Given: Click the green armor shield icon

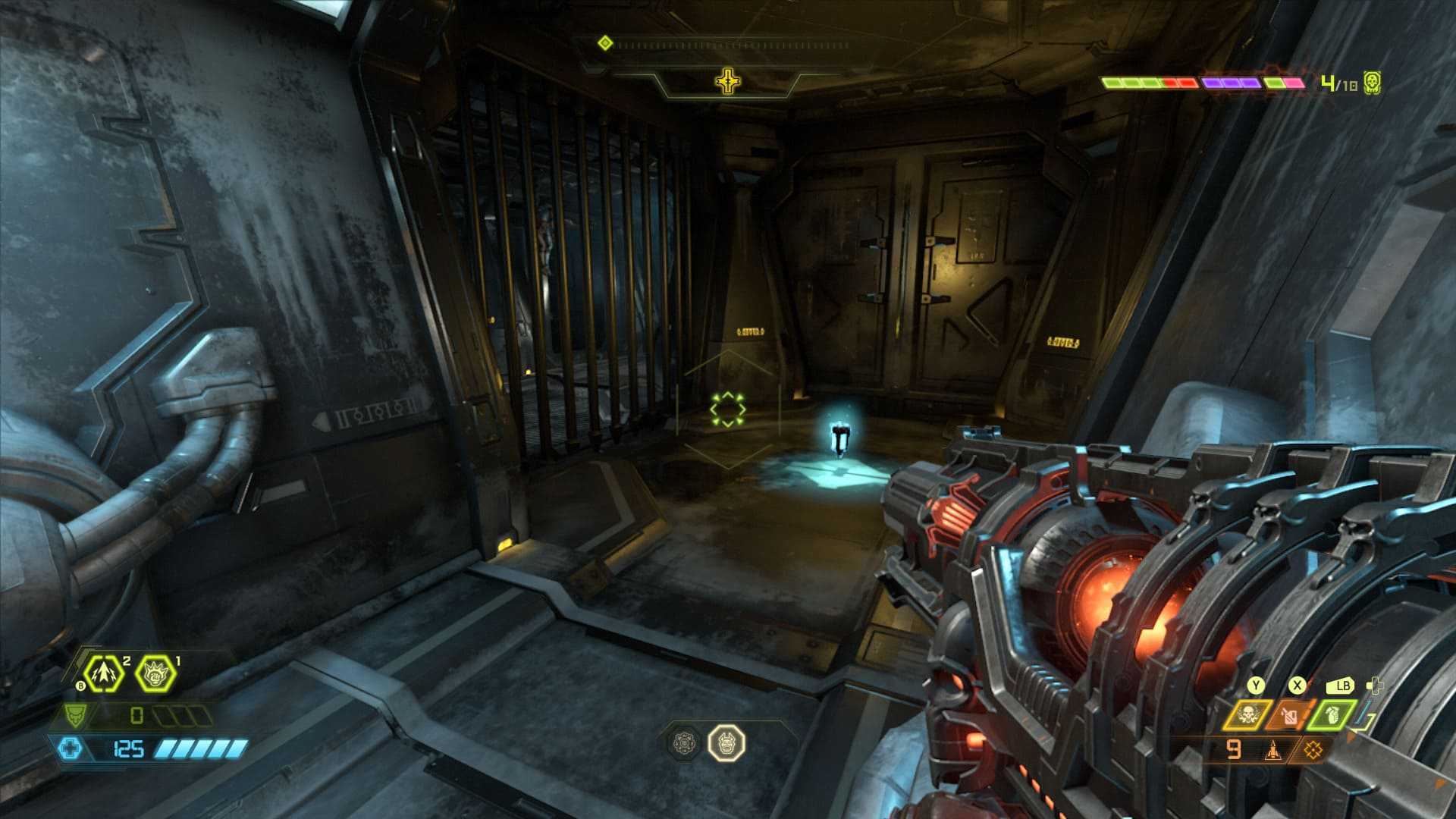Looking at the screenshot, I should click(x=74, y=715).
